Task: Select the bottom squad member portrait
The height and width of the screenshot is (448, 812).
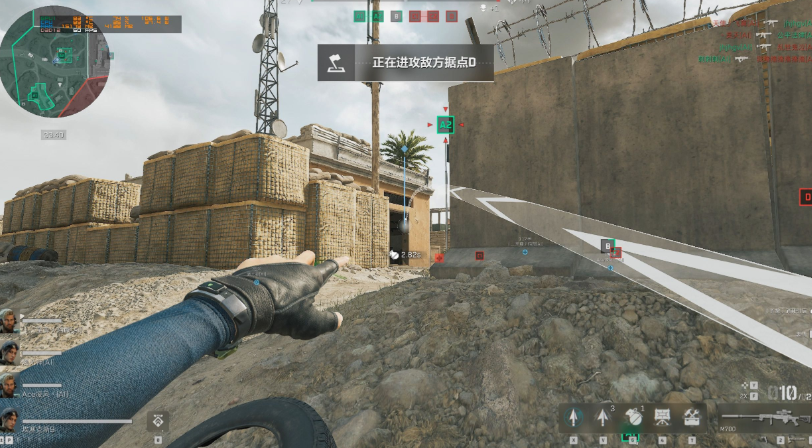Action: pyautogui.click(x=9, y=418)
